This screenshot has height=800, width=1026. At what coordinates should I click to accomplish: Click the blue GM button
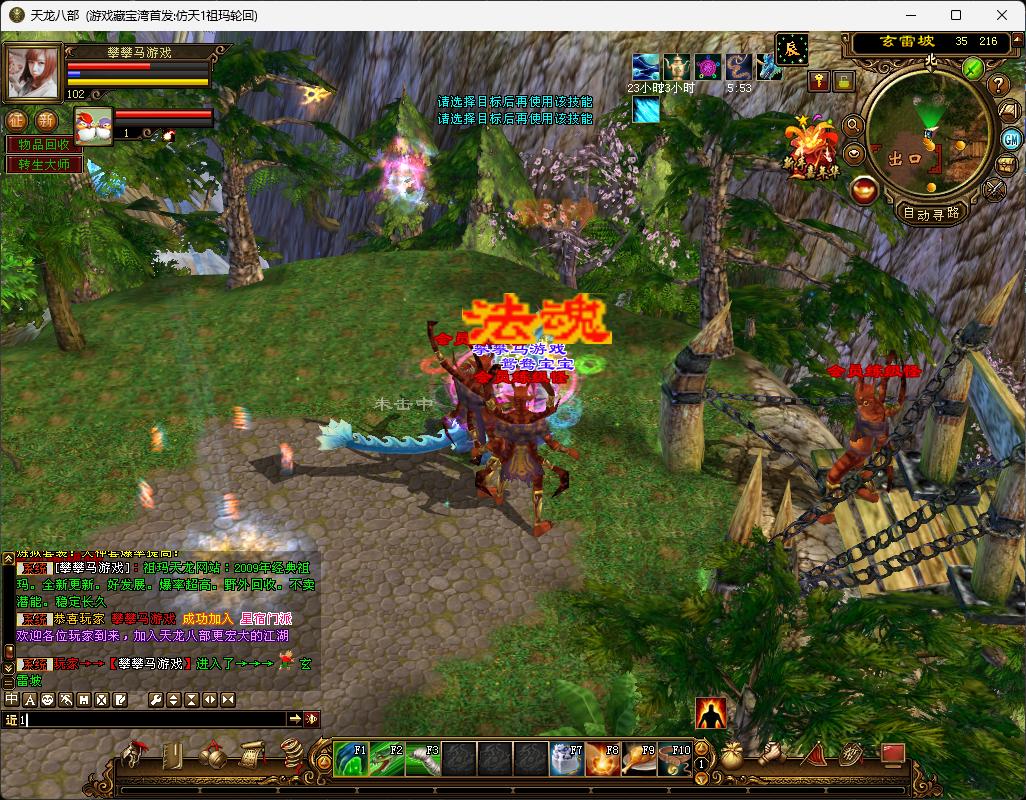click(x=1010, y=138)
